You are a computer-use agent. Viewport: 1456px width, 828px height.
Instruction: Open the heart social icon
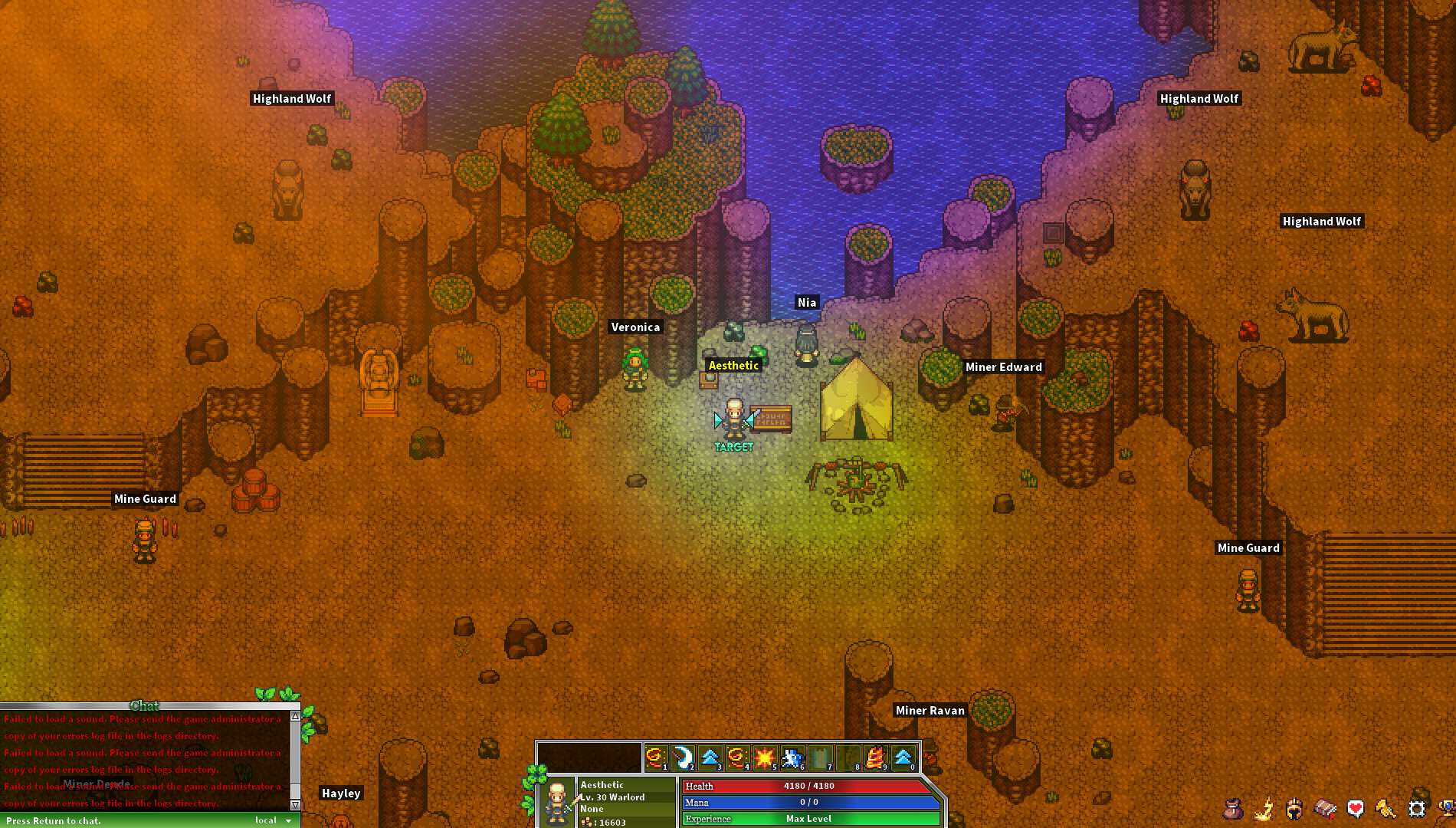coord(1355,807)
